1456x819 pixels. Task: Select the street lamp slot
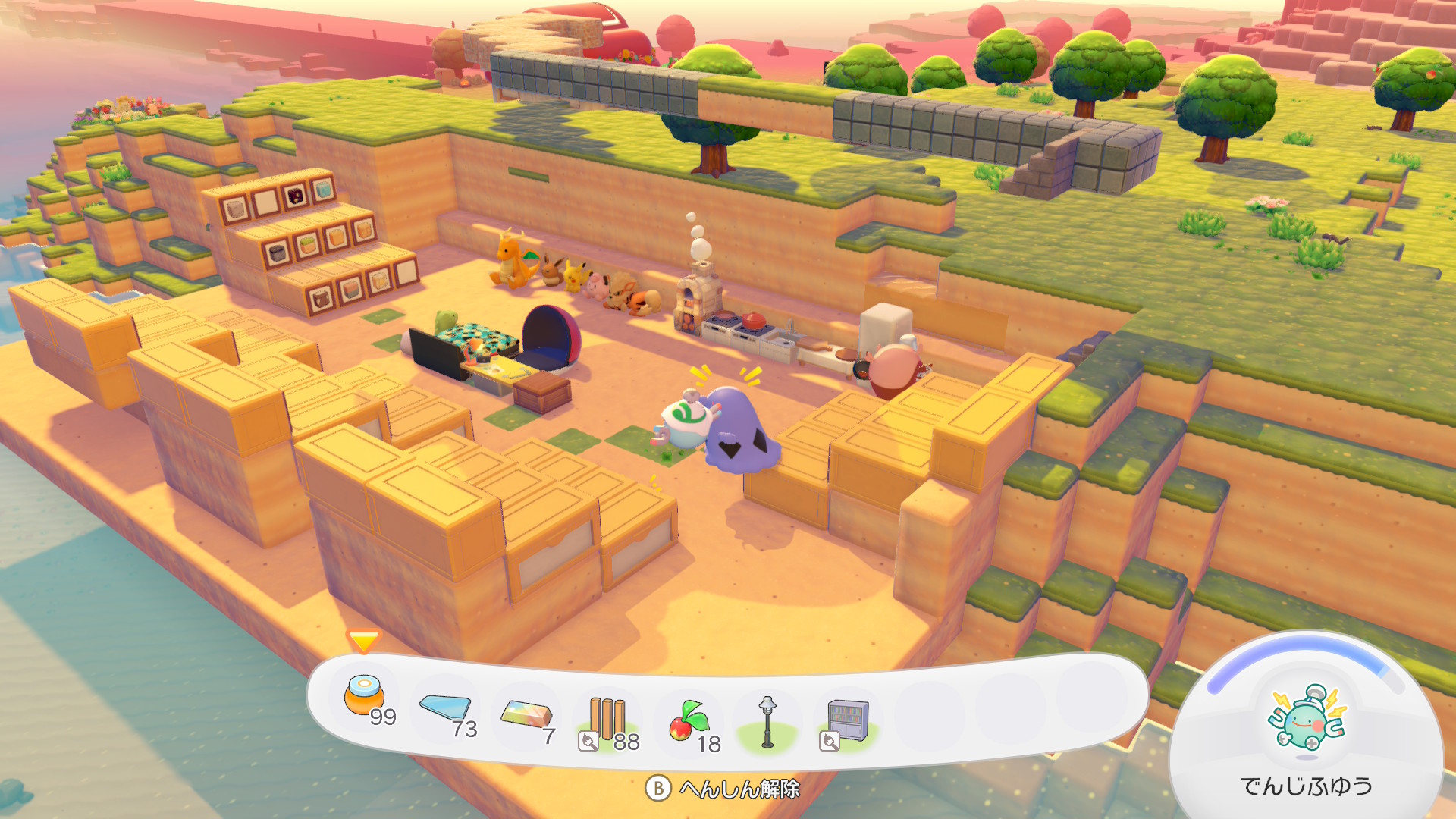[x=767, y=722]
